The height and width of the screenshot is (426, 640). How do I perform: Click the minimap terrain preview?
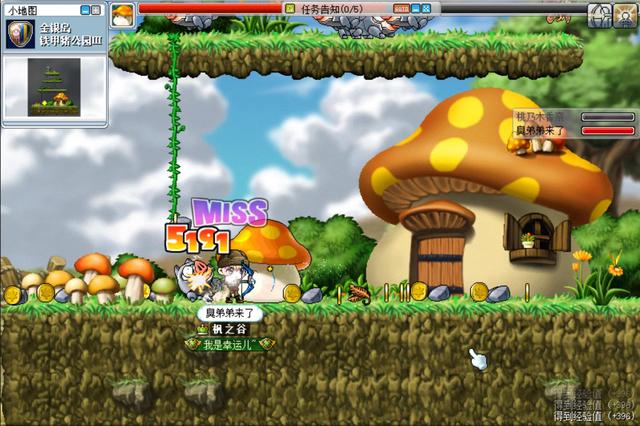point(54,87)
